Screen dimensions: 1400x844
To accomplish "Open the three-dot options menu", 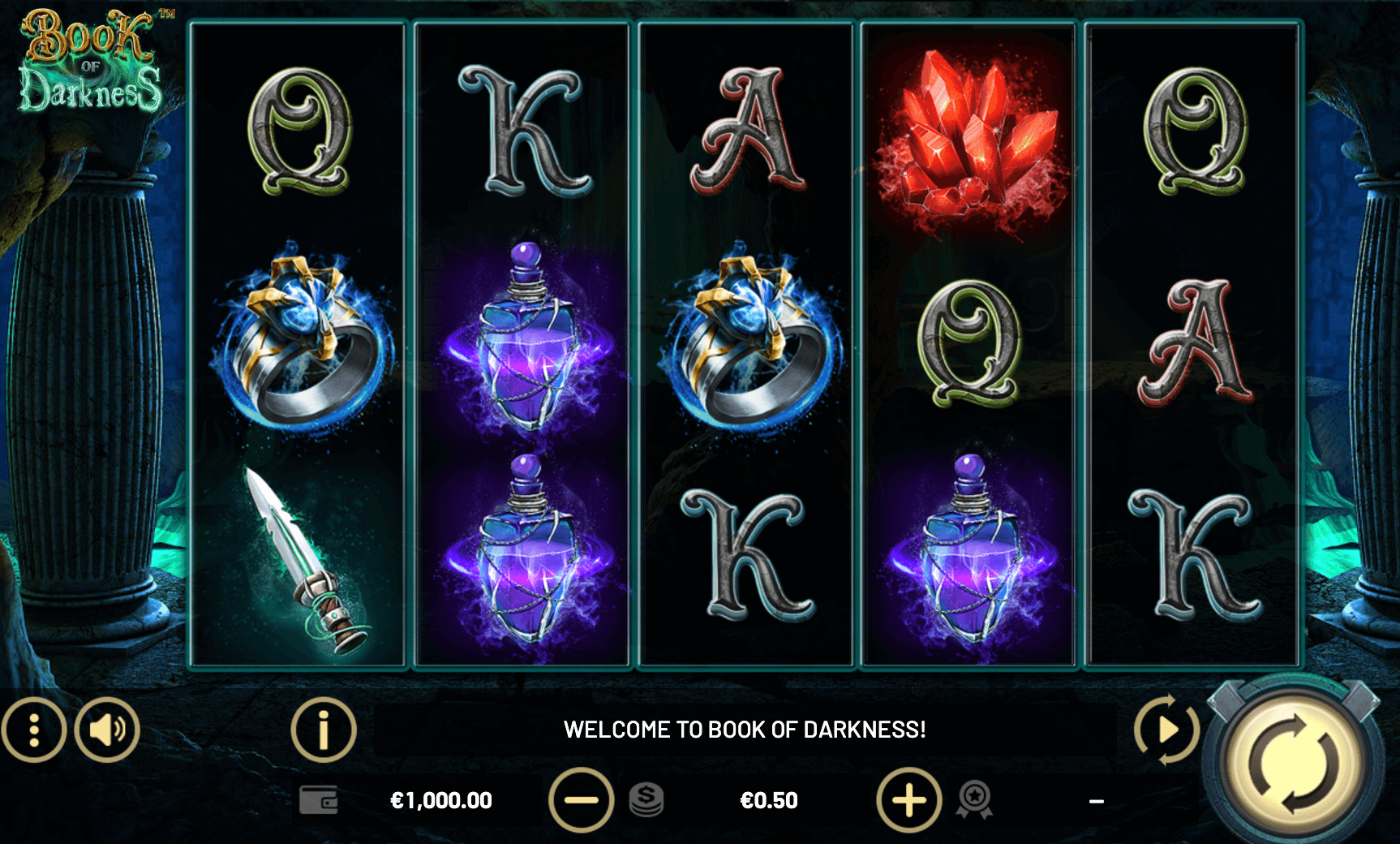I will pyautogui.click(x=33, y=730).
